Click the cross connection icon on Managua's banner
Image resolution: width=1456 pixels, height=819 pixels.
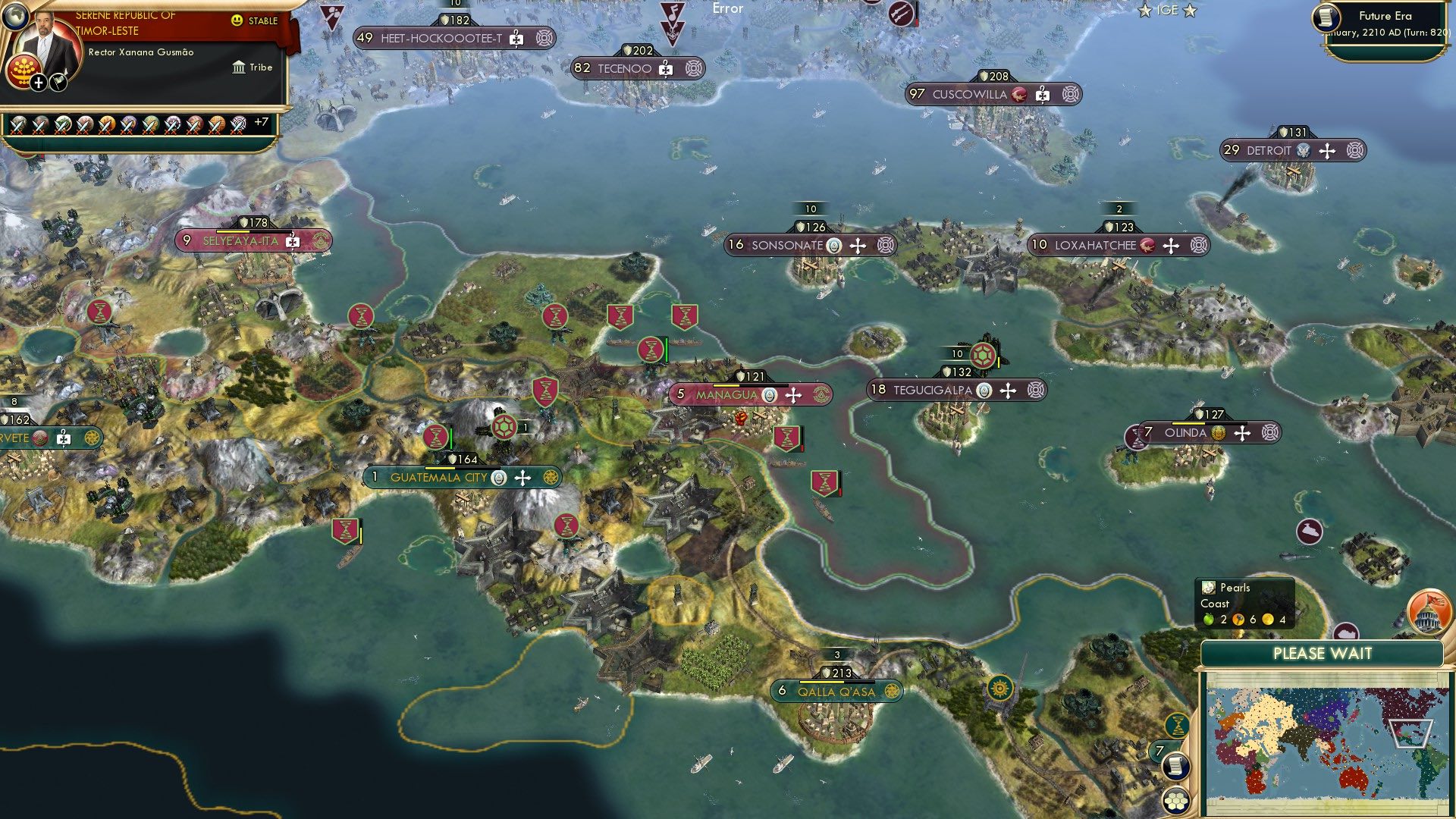(x=793, y=395)
